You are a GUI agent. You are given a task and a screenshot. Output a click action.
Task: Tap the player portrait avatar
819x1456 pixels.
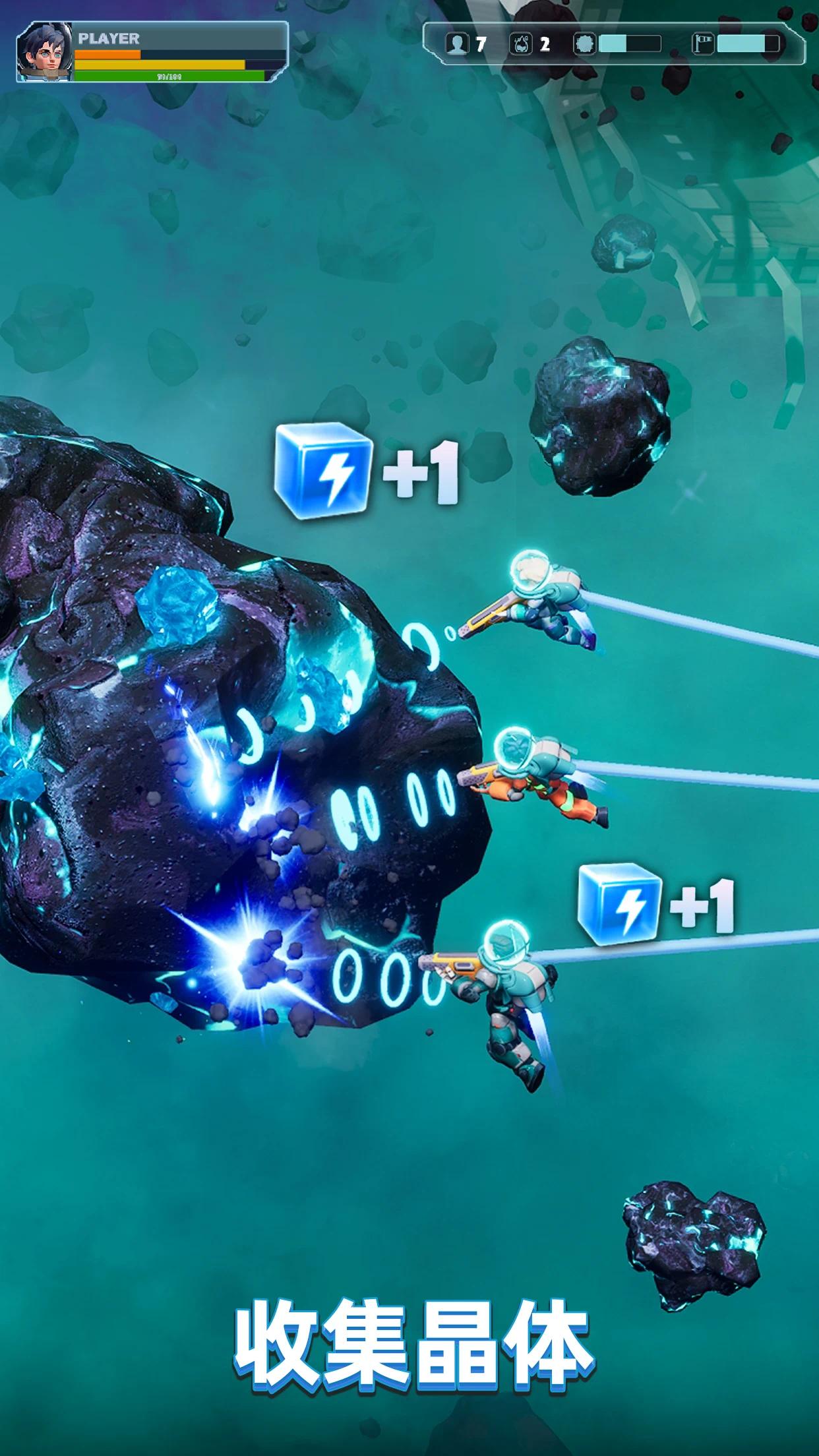(44, 53)
